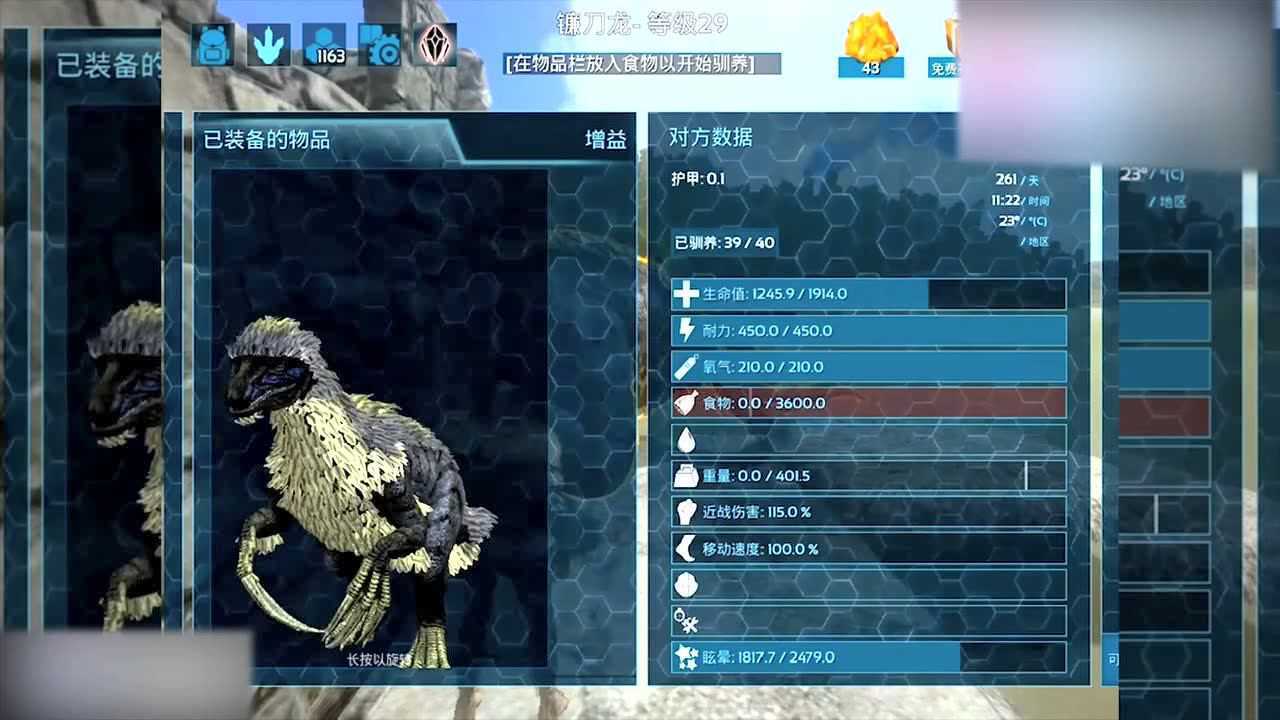Image resolution: width=1280 pixels, height=720 pixels.
Task: Click the fist icon on 近战伤害 bar
Action: [x=686, y=511]
